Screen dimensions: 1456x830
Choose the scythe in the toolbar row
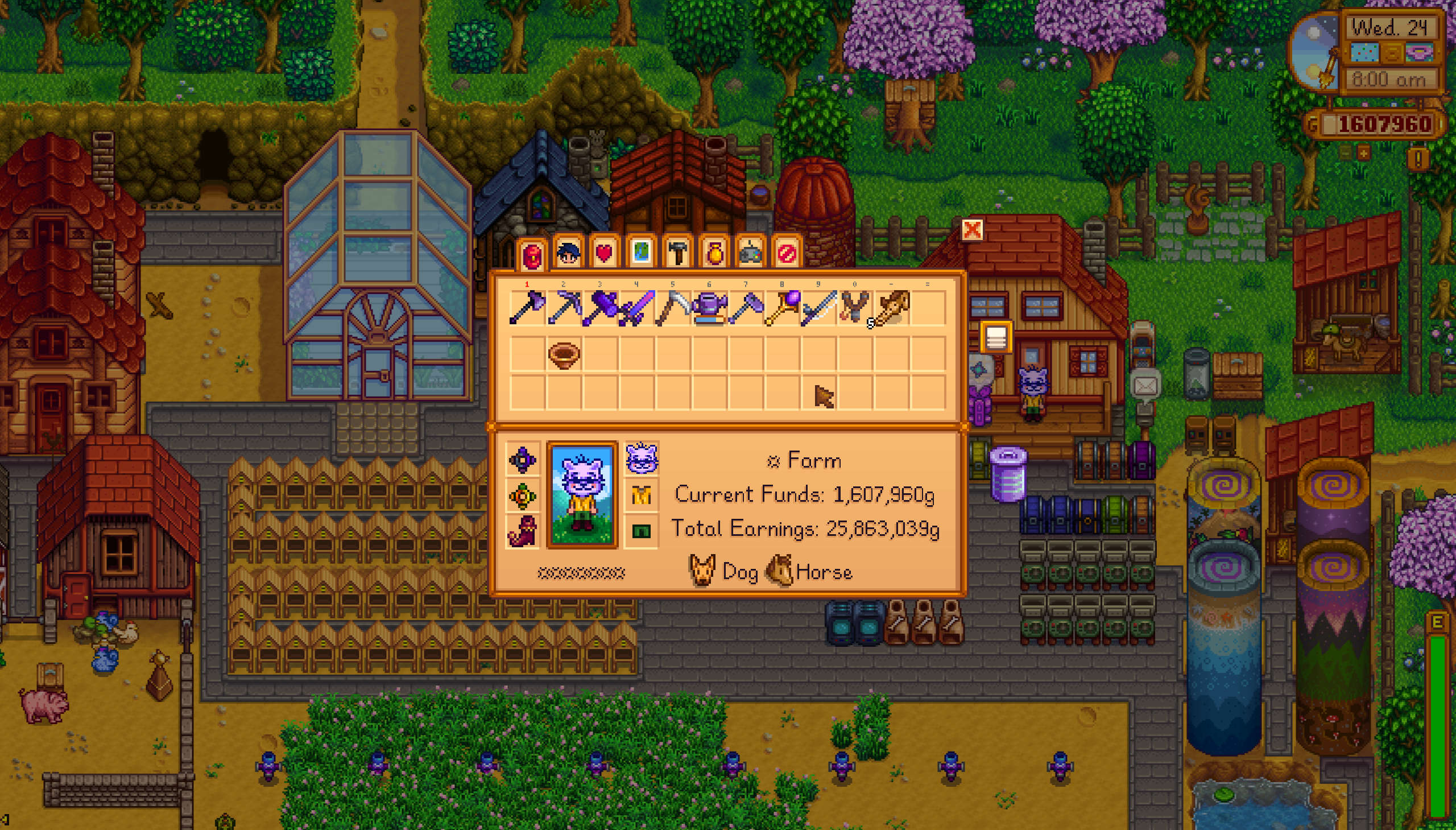[673, 308]
